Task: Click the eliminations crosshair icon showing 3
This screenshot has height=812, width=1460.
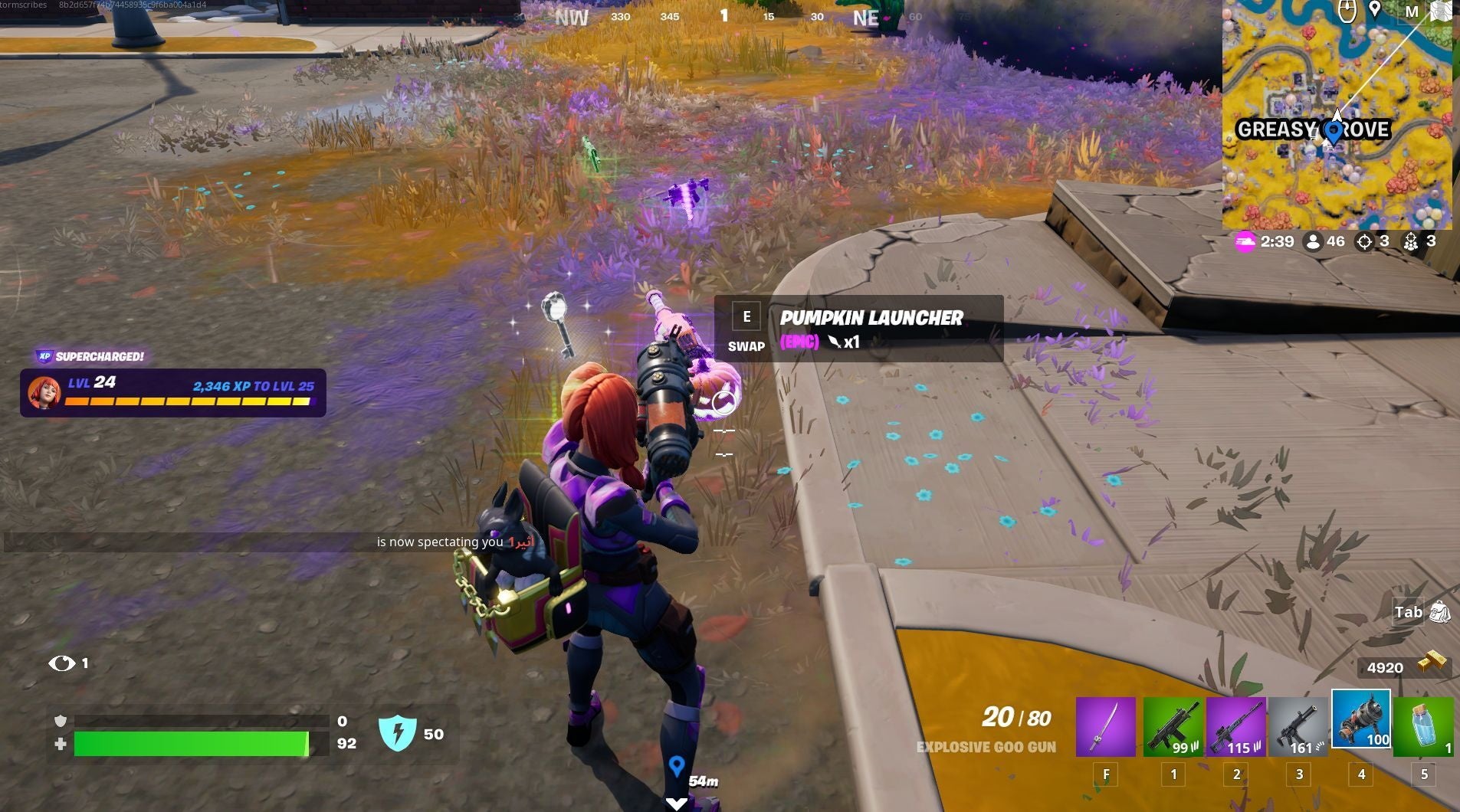Action: point(1363,241)
